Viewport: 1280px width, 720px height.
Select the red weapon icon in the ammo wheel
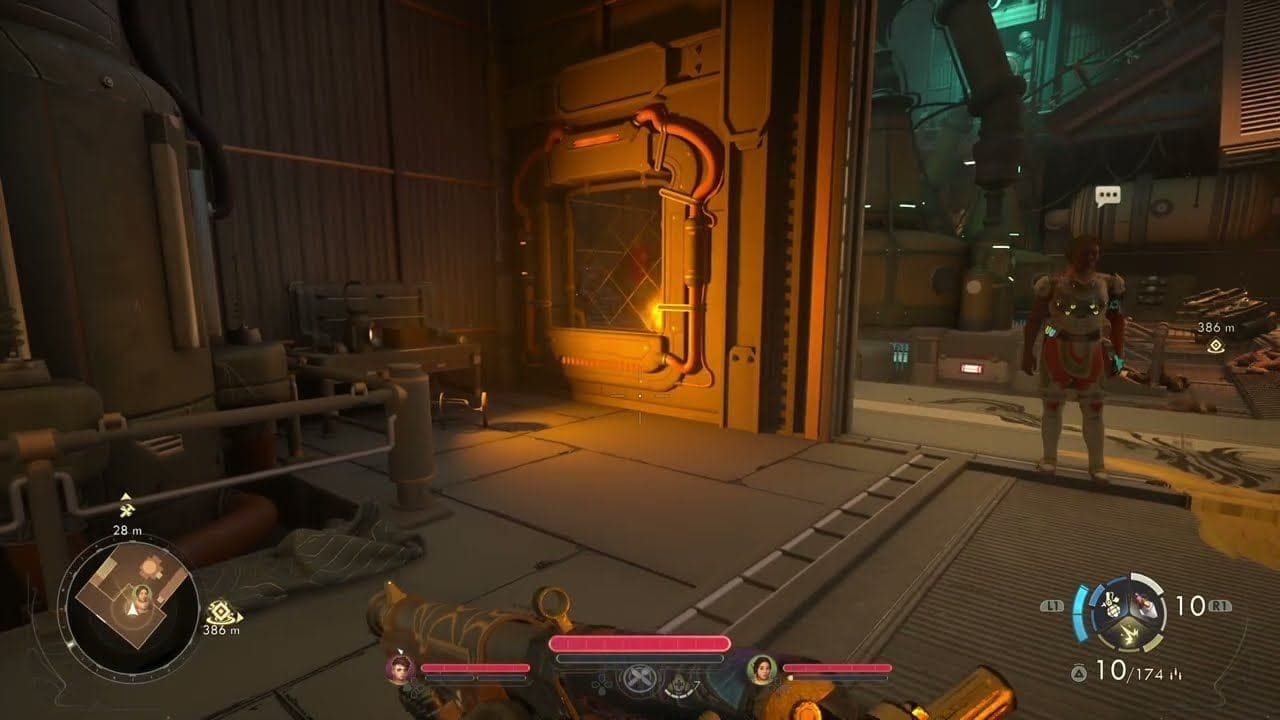1143,603
